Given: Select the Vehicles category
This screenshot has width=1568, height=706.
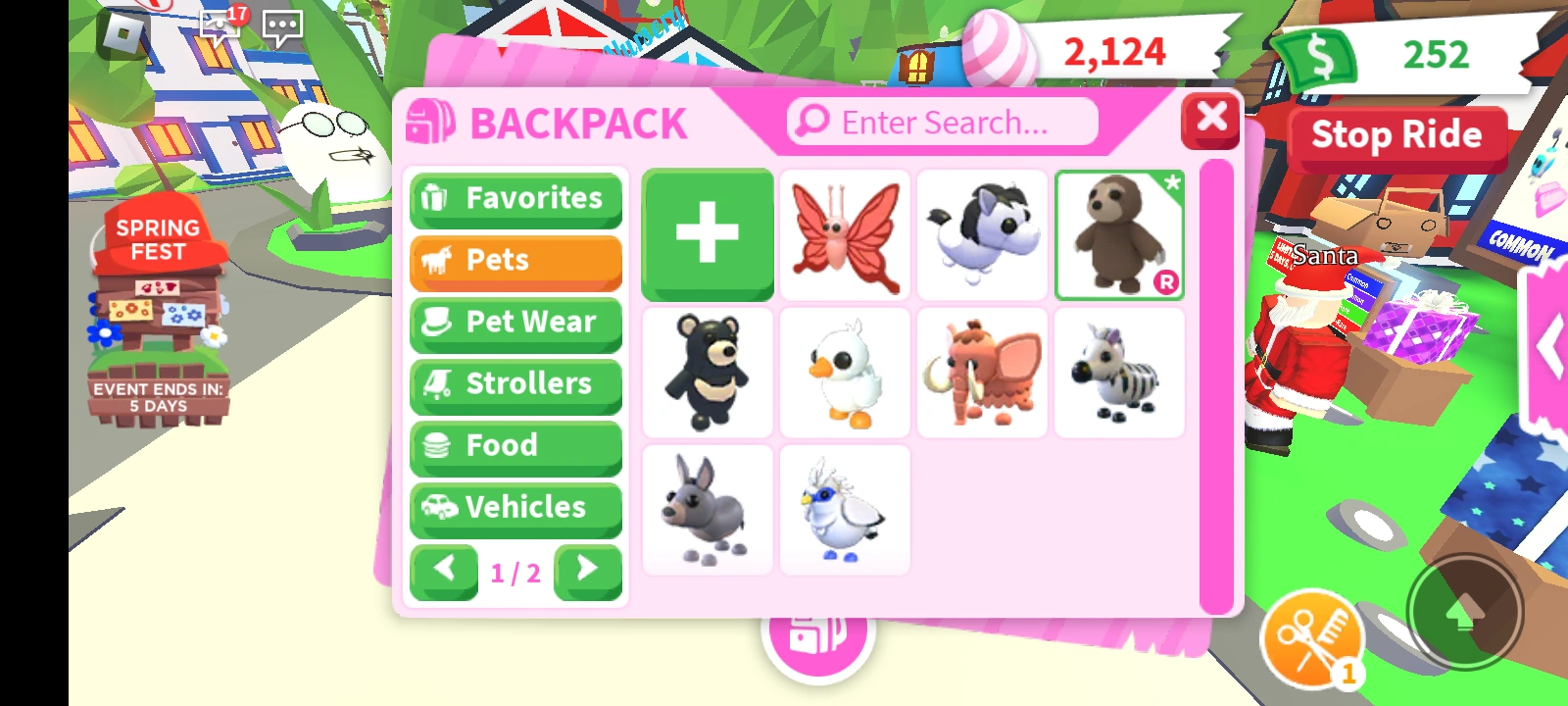Looking at the screenshot, I should coord(515,508).
